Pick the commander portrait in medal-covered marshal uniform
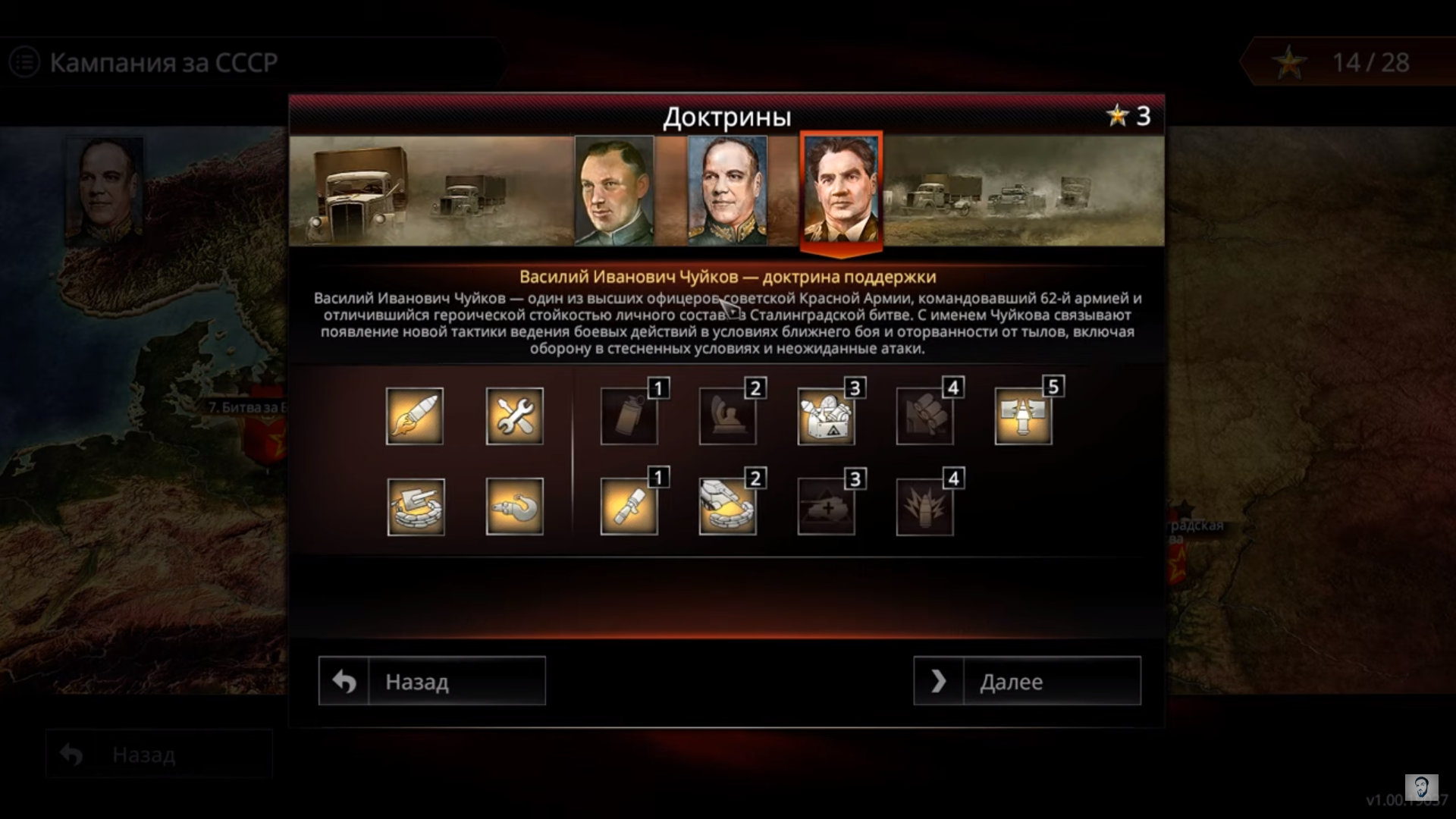The image size is (1456, 819). pyautogui.click(x=727, y=190)
